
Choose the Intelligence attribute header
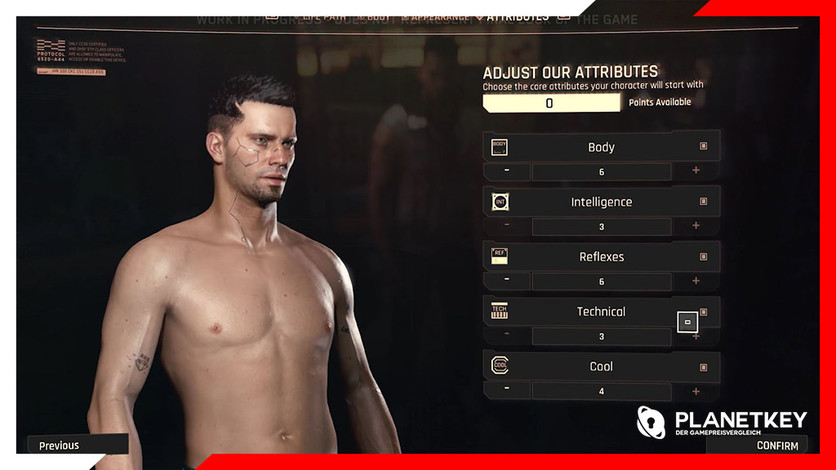(x=601, y=202)
